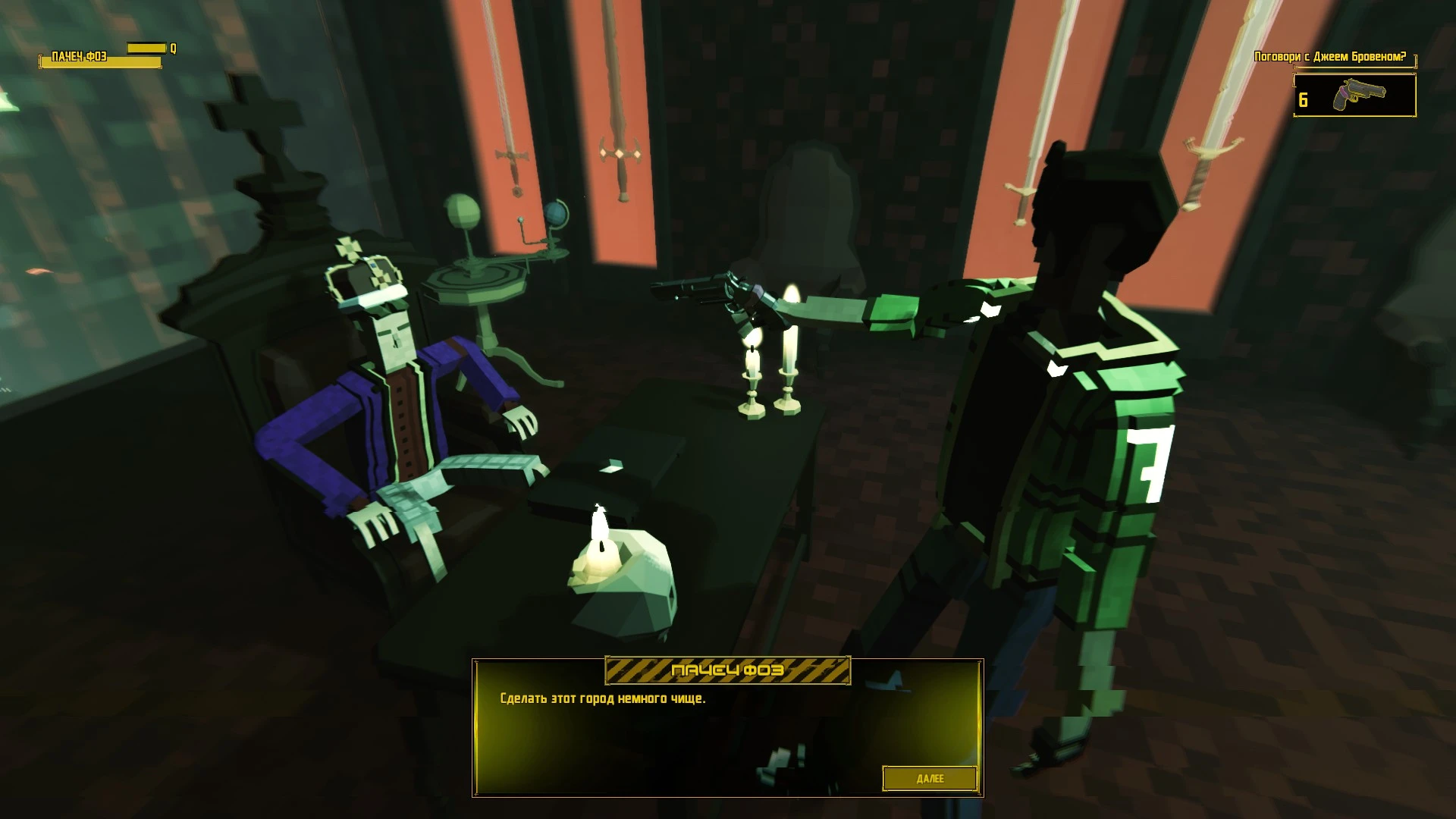Click the 'ПАЧЕЧ ФОЗ' health bar label
Screen dimensions: 1456x819
[x=79, y=57]
